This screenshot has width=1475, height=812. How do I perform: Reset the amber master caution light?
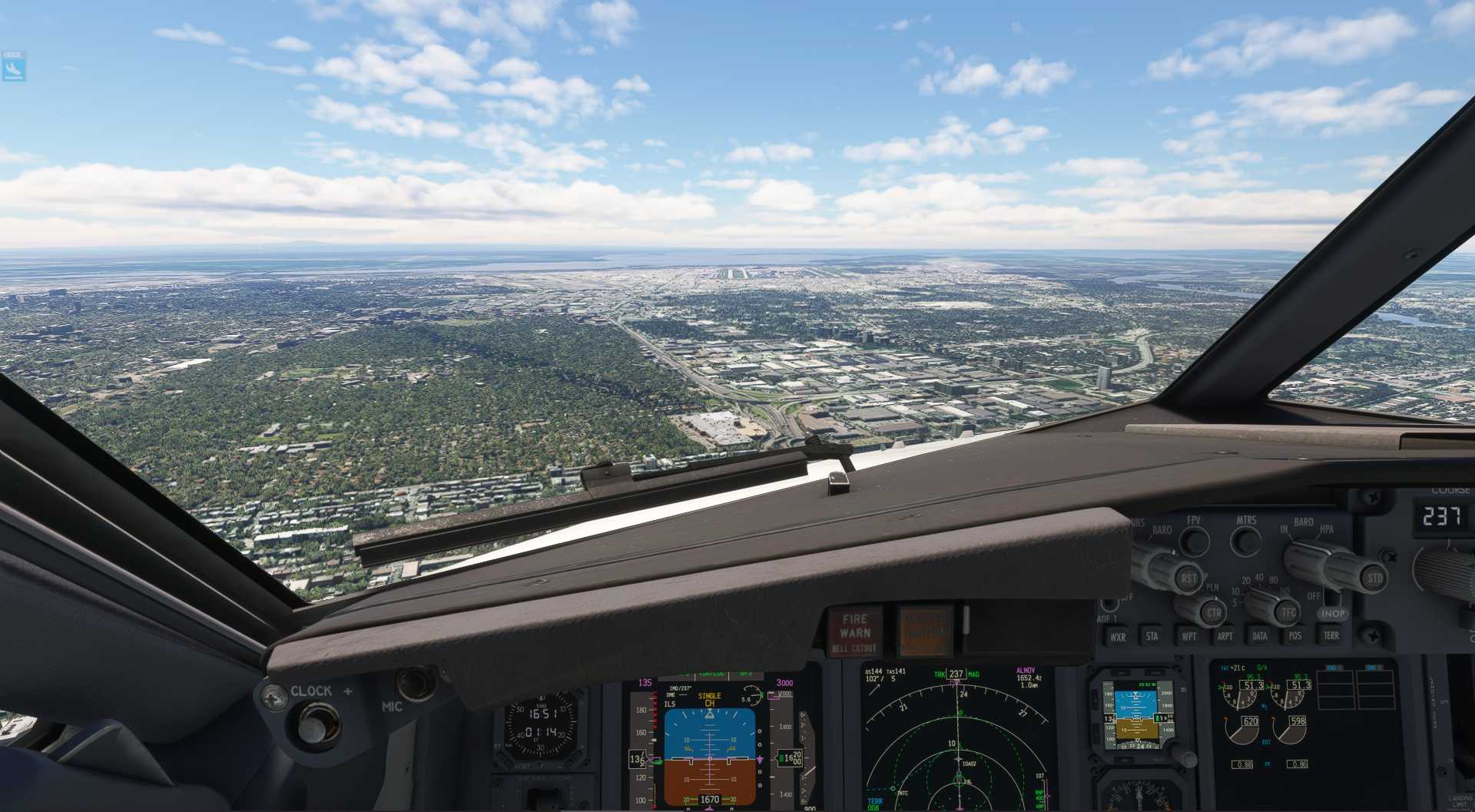pyautogui.click(x=925, y=631)
